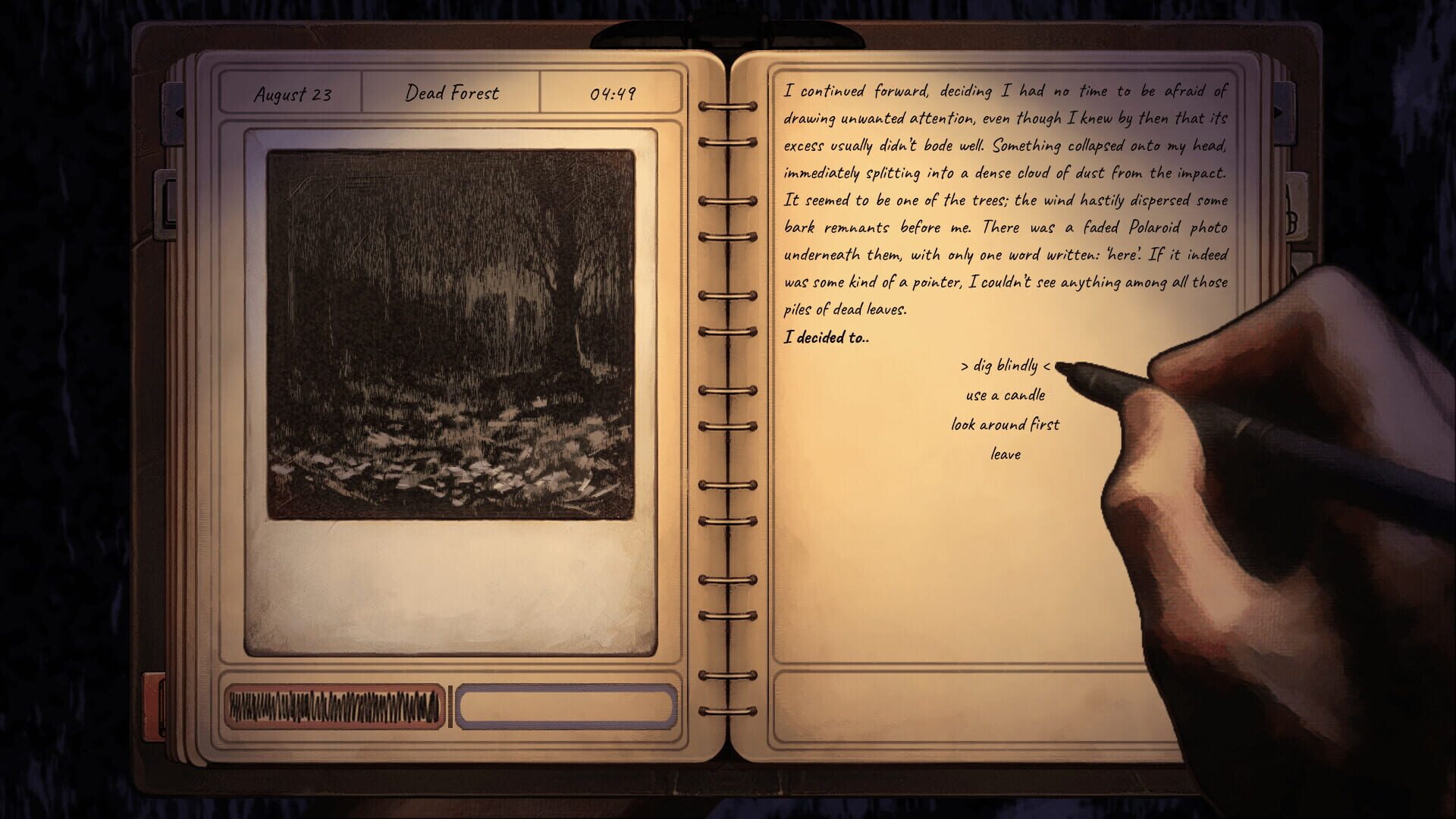
Task: Click the 'Dead Forest' location label
Action: point(453,93)
